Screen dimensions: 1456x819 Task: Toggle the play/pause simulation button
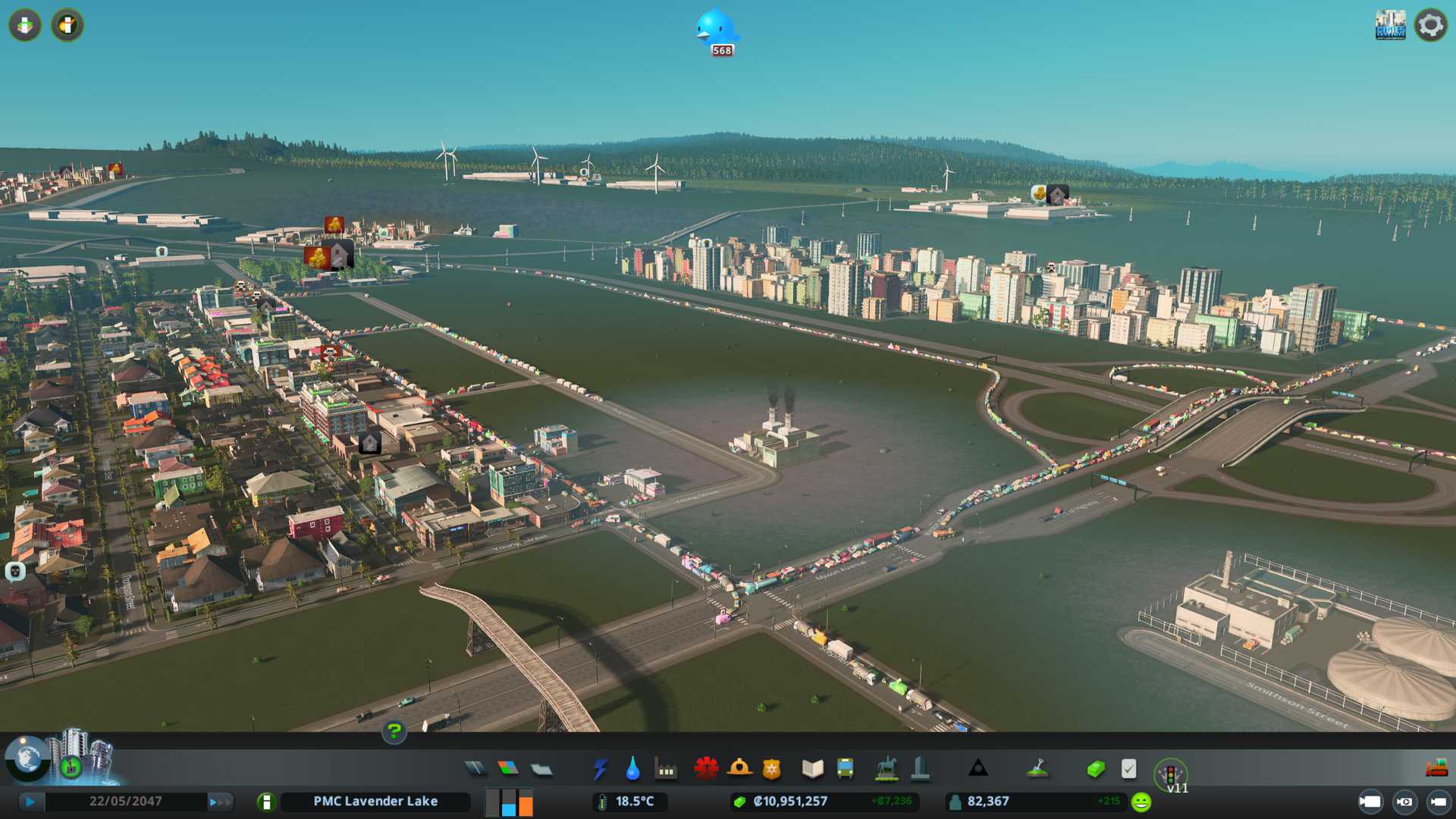30,802
